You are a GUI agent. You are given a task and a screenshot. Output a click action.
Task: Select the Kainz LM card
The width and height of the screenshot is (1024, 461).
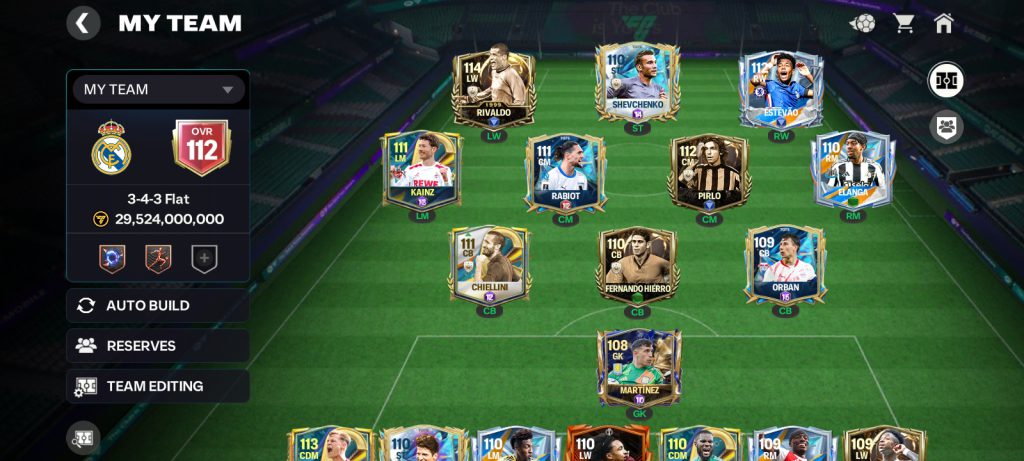[x=421, y=170]
